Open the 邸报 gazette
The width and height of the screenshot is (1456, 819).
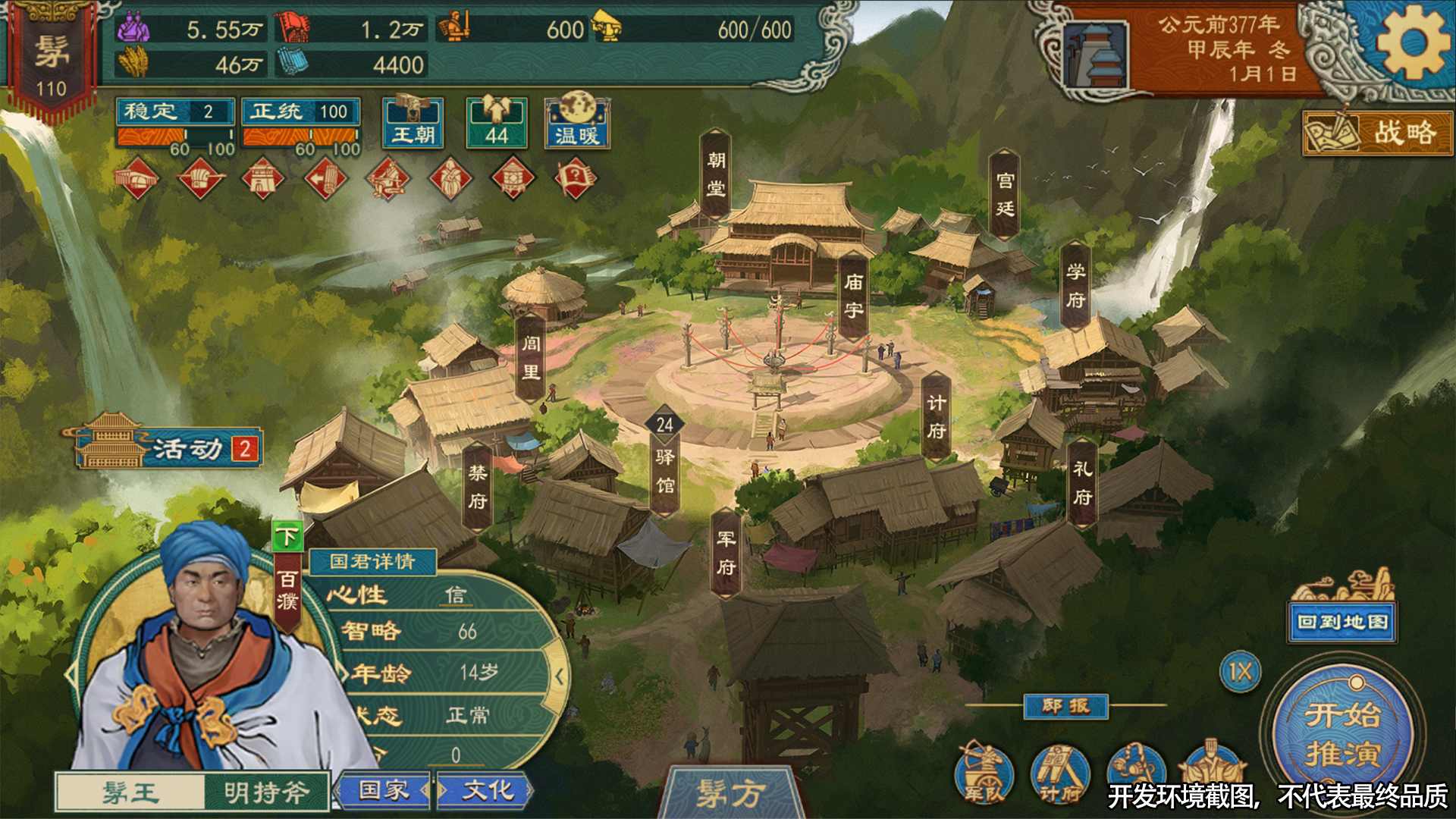(x=1065, y=707)
